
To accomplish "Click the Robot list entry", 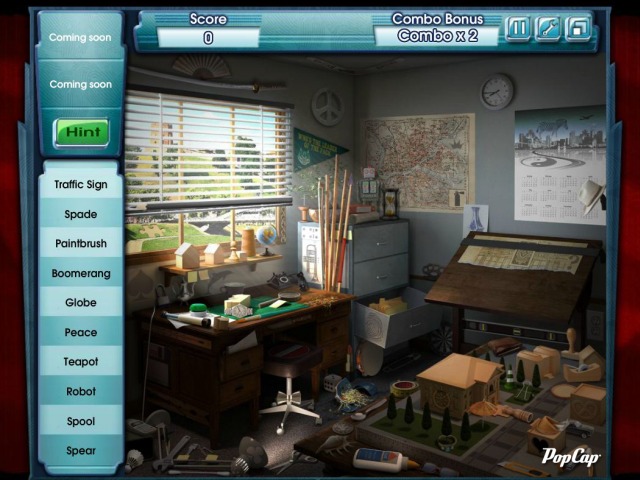I will pyautogui.click(x=81, y=392).
